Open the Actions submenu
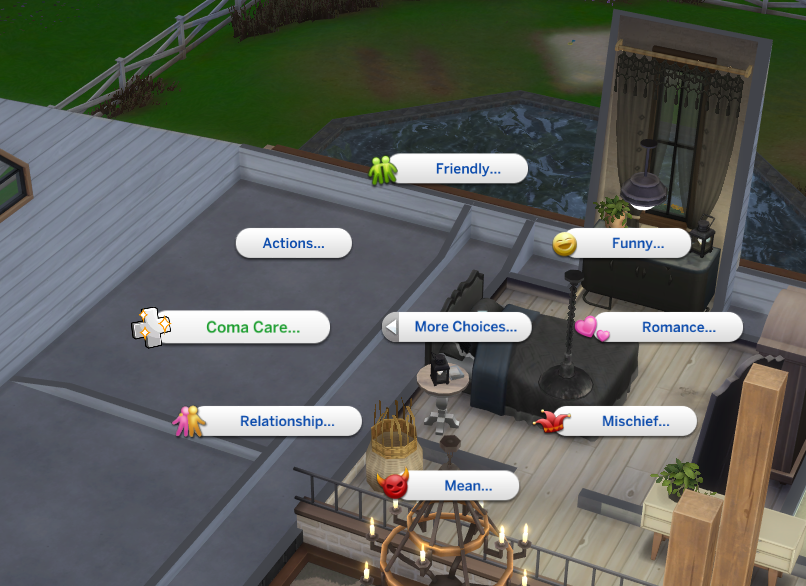Viewport: 806px width, 586px height. (x=293, y=243)
